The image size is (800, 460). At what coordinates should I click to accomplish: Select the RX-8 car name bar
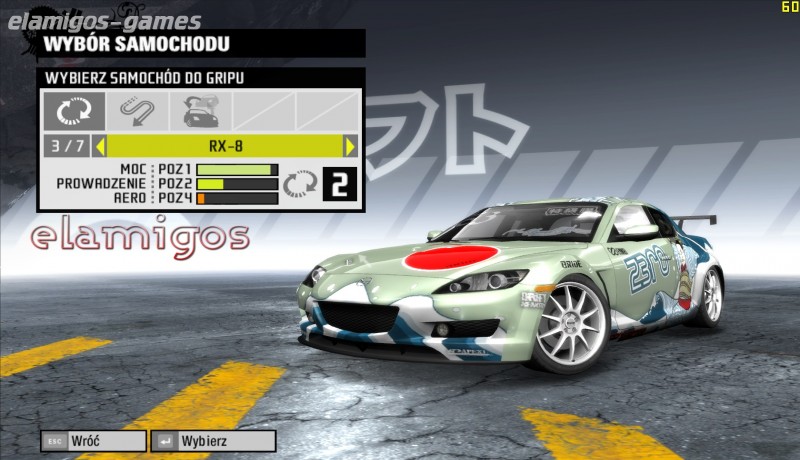point(225,146)
